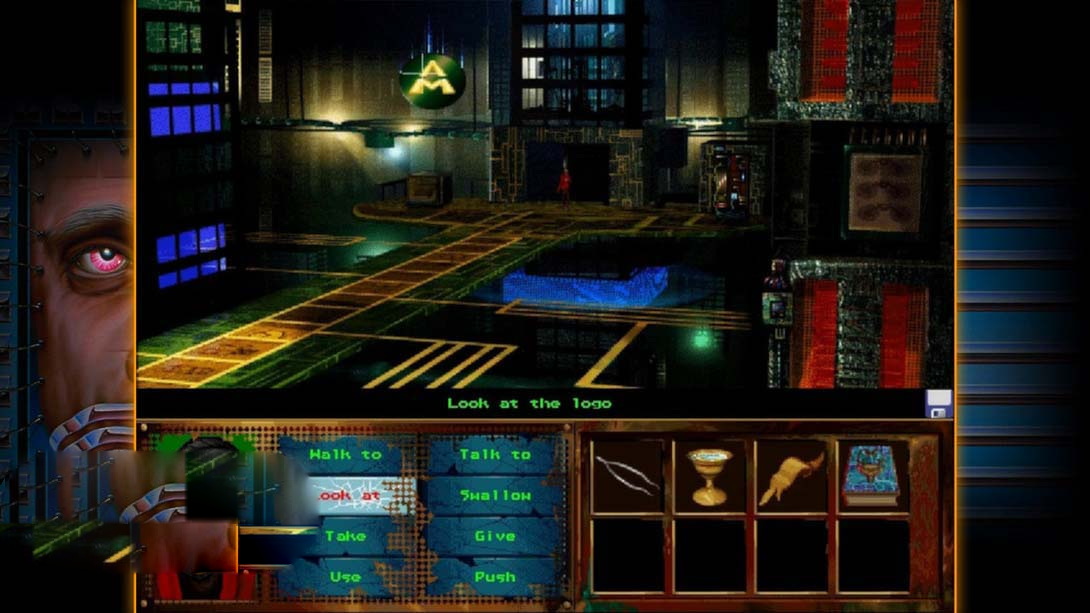Pick the golden goblet from inventory
The width and height of the screenshot is (1090, 613).
point(709,476)
